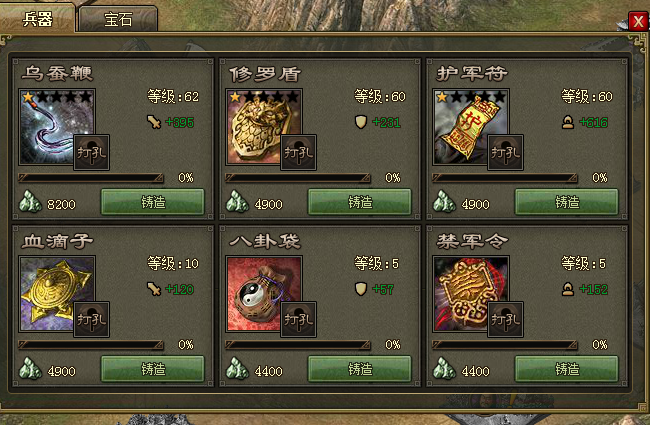
Task: Forge the 护军符 item
Action: tap(566, 201)
